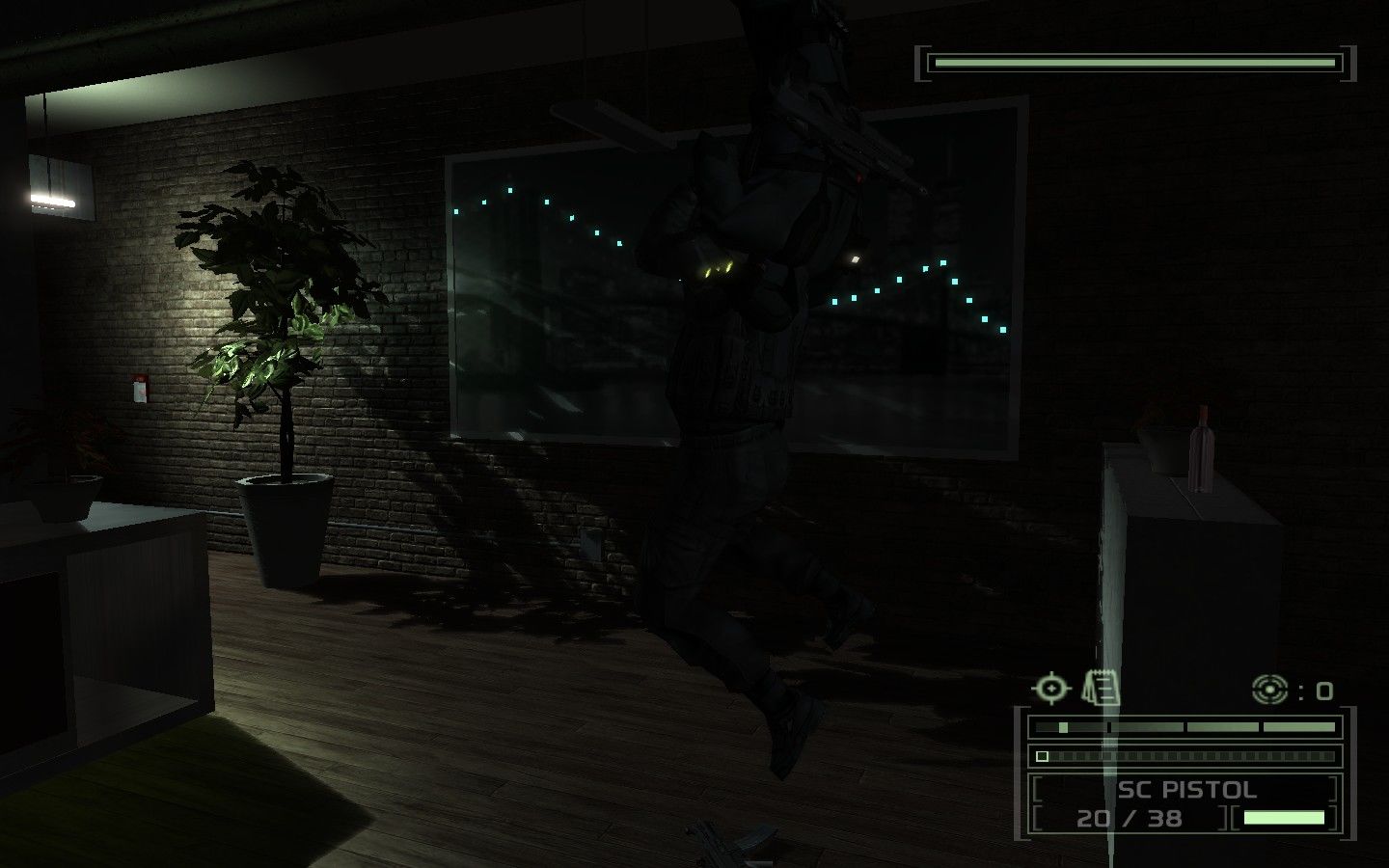The height and width of the screenshot is (868, 1389).
Task: Toggle the notepad alert indicator
Action: pos(1100,688)
